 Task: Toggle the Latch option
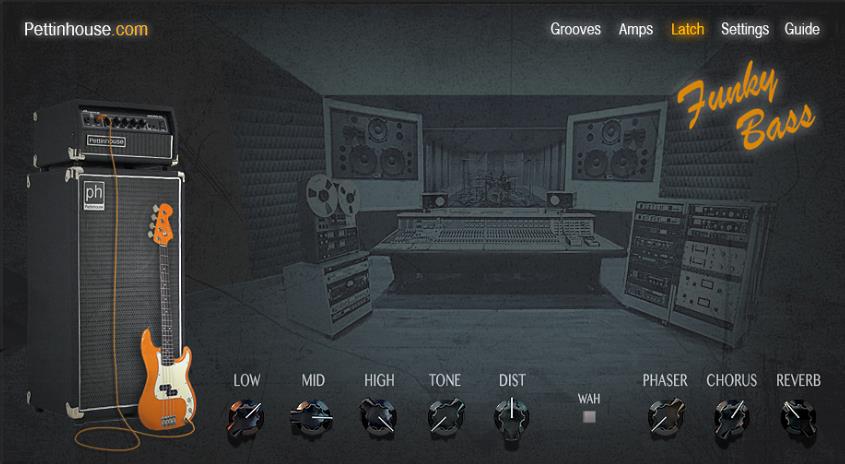click(x=687, y=29)
